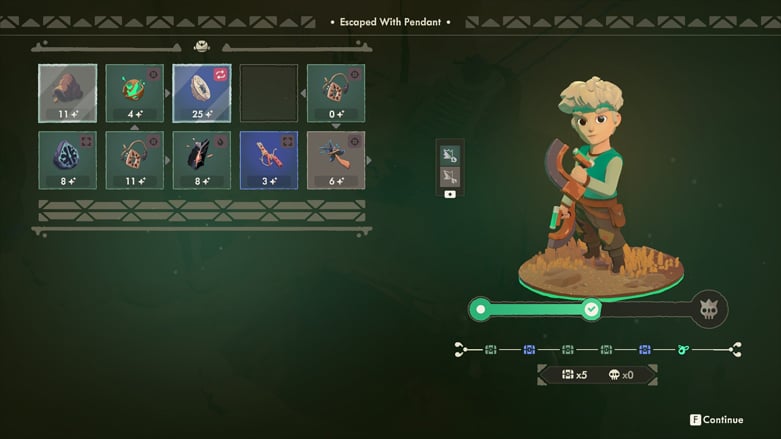781x439 pixels.
Task: Select the brown ore chunk slot
Action: [68, 93]
